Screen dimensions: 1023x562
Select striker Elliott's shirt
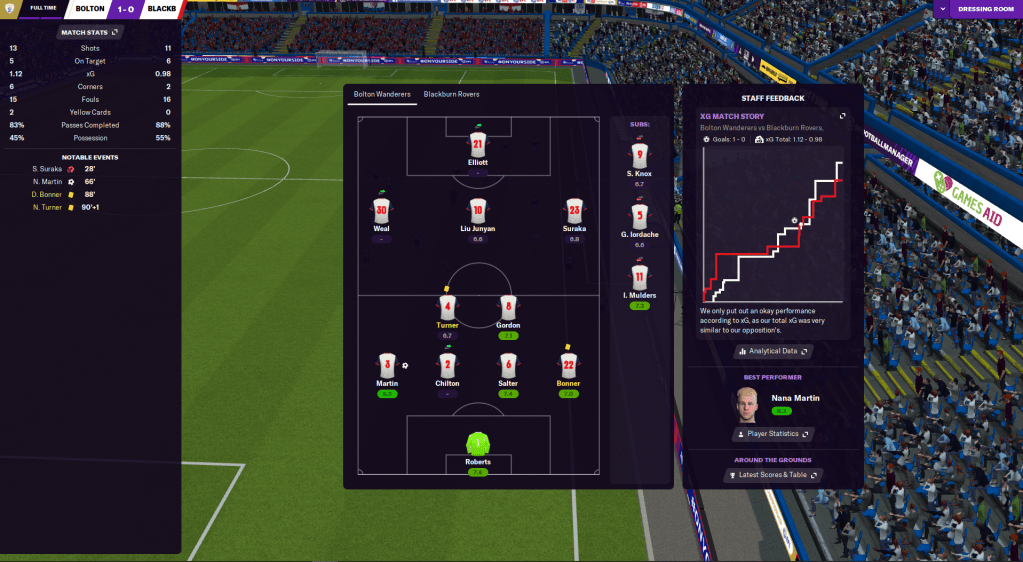click(478, 145)
